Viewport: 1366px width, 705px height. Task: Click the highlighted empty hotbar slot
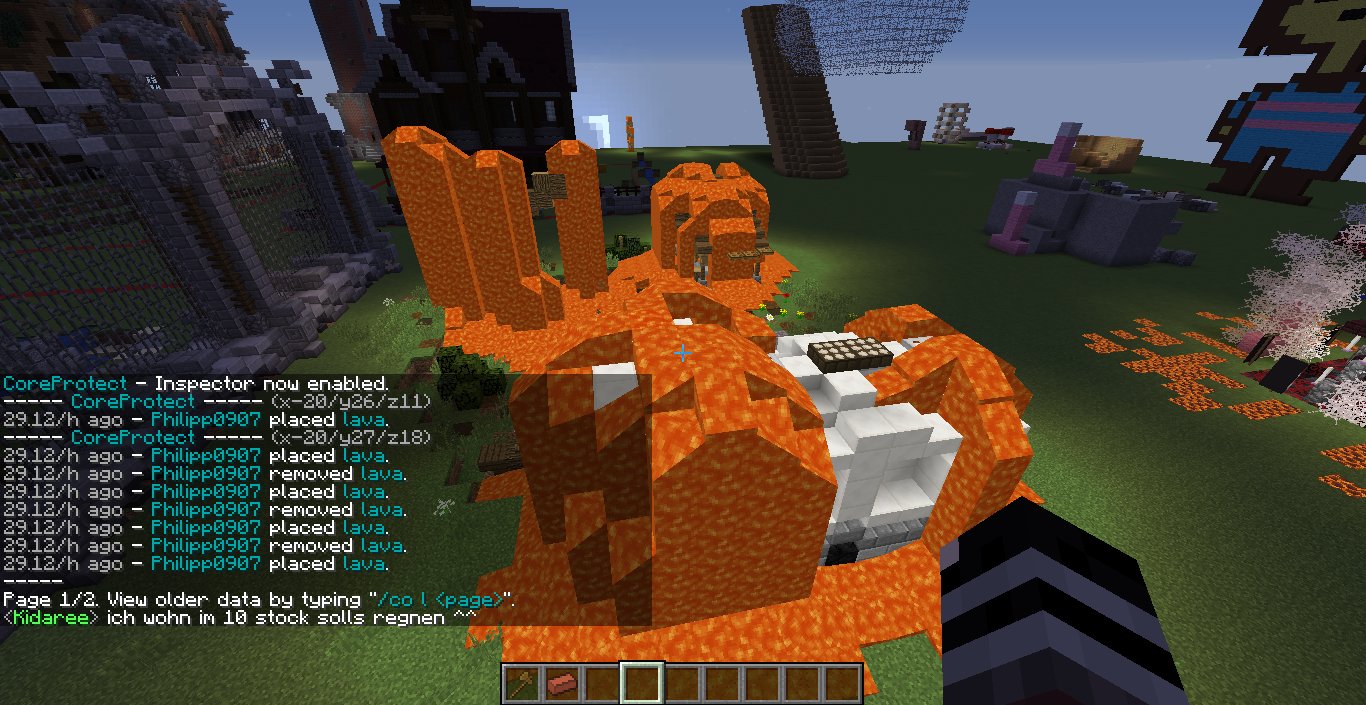641,684
